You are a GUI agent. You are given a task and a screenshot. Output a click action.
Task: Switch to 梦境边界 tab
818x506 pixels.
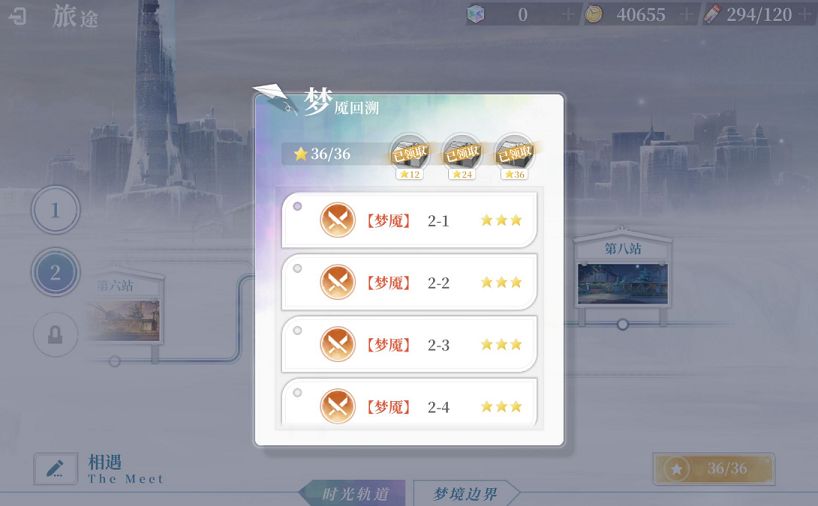(466, 494)
